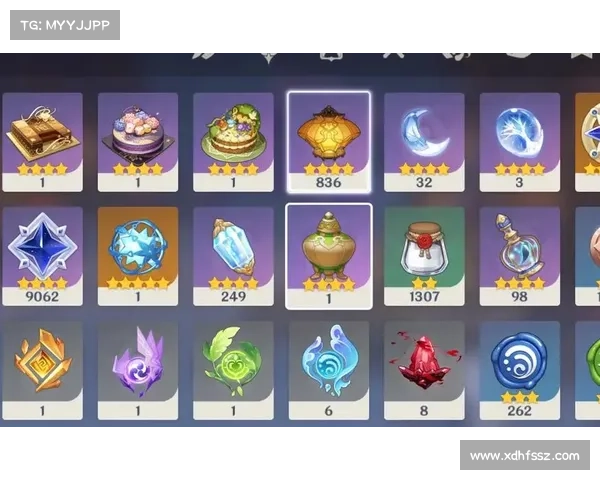Select the red crystal item showing 8
The image size is (600, 480).
[424, 363]
